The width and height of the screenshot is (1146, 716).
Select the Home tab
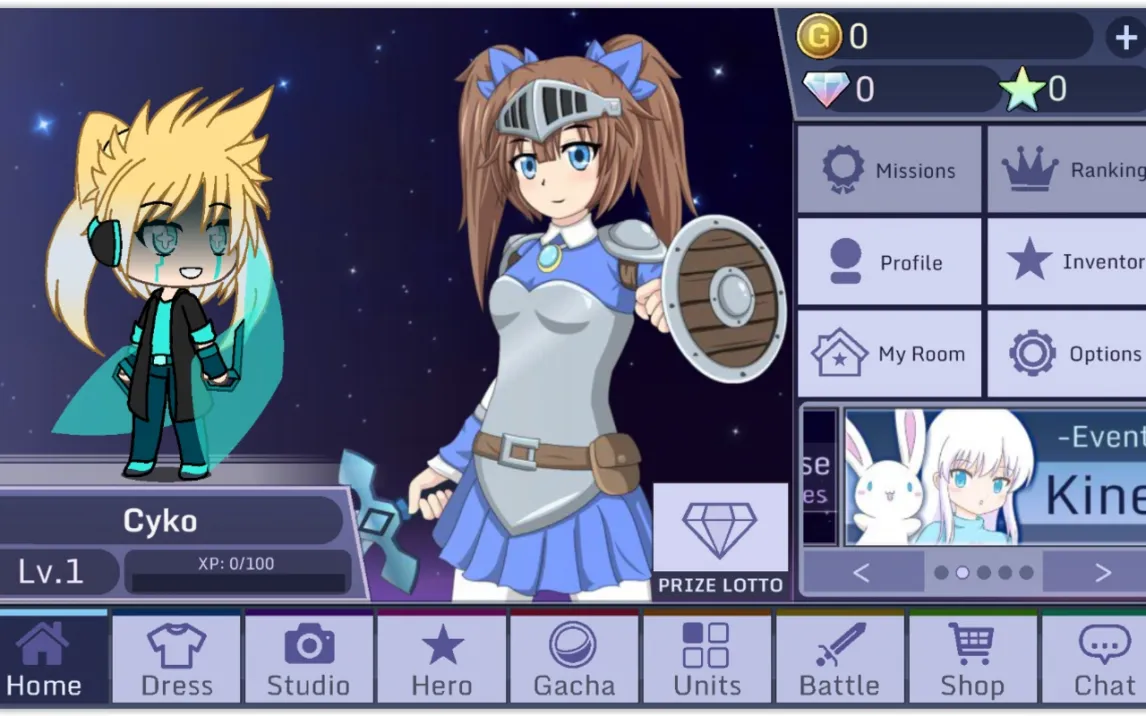click(x=45, y=660)
